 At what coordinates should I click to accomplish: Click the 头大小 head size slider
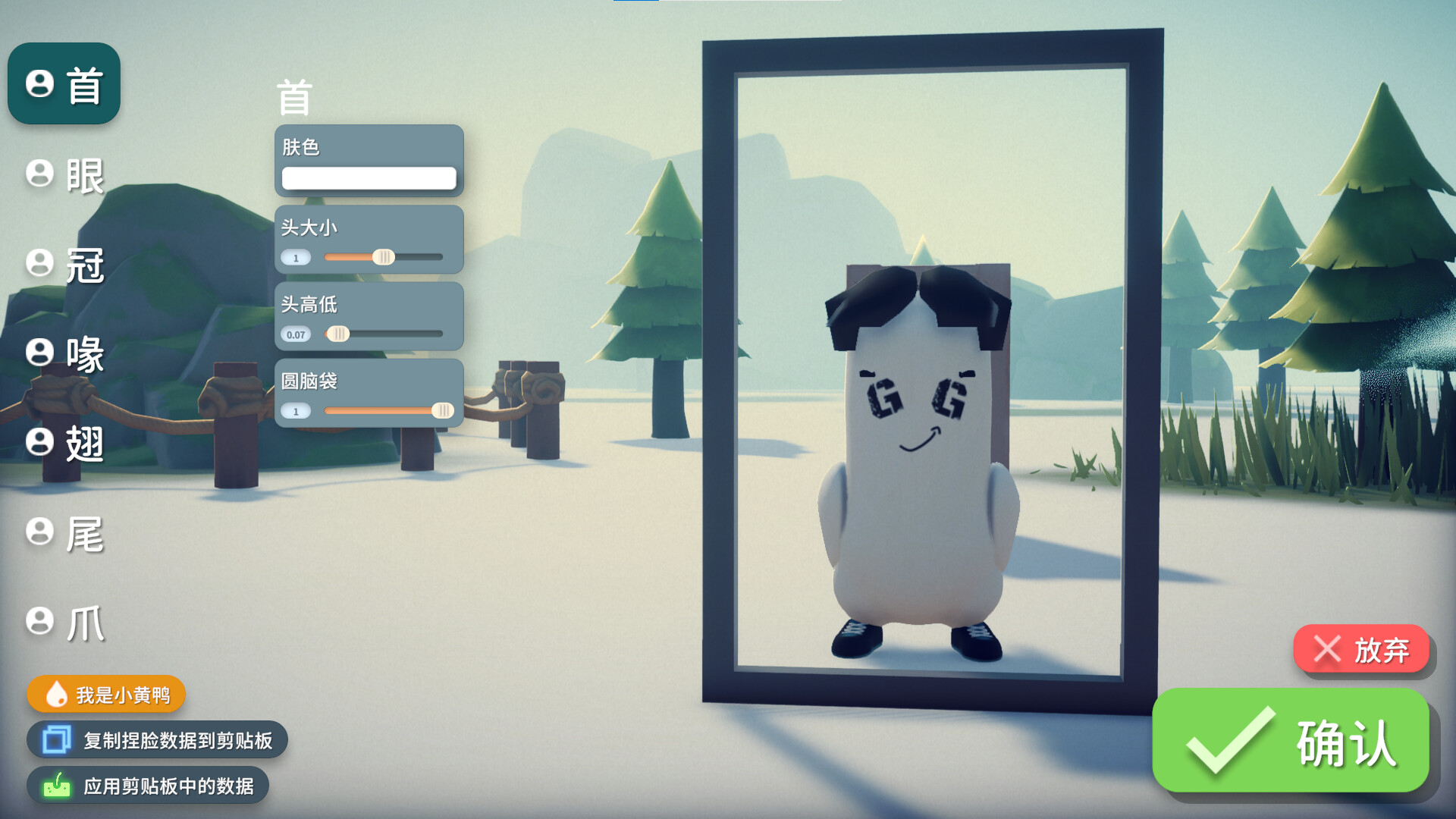(384, 257)
